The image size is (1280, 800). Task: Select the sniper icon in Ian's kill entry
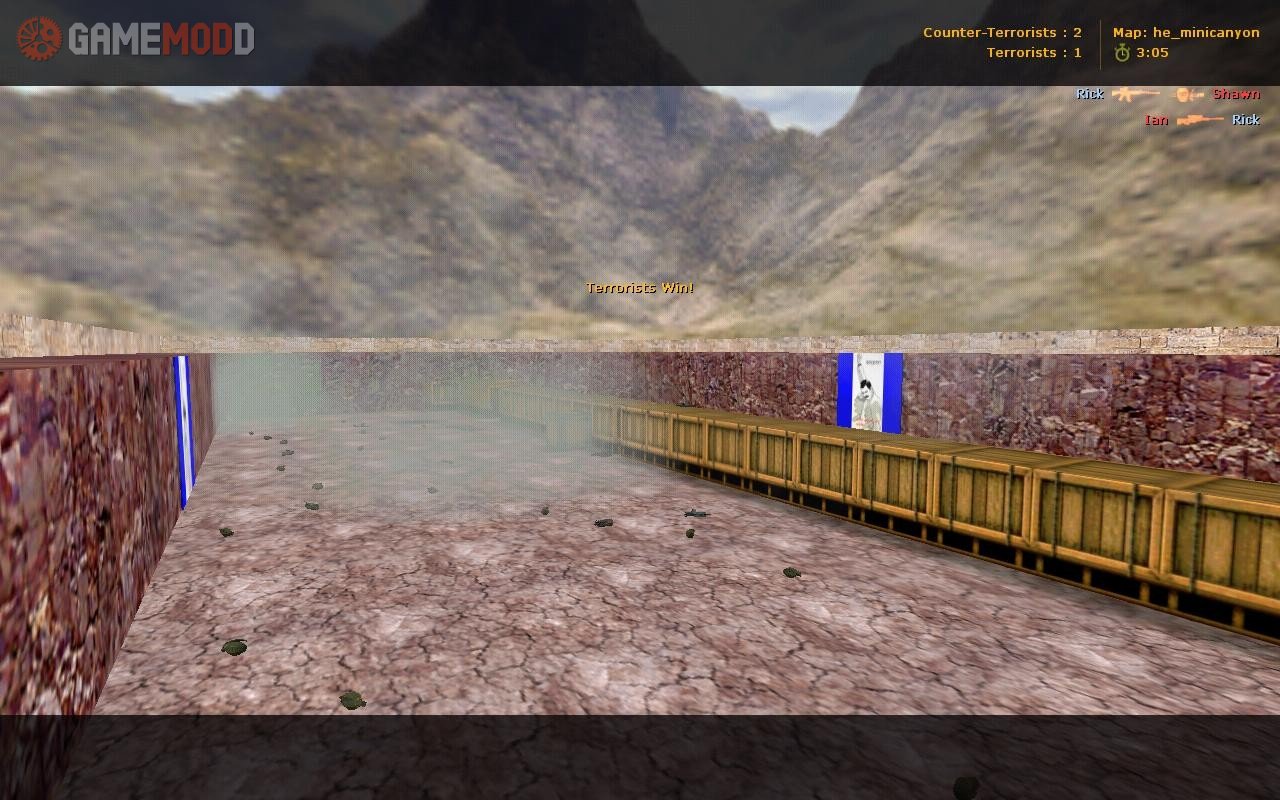coord(1200,120)
